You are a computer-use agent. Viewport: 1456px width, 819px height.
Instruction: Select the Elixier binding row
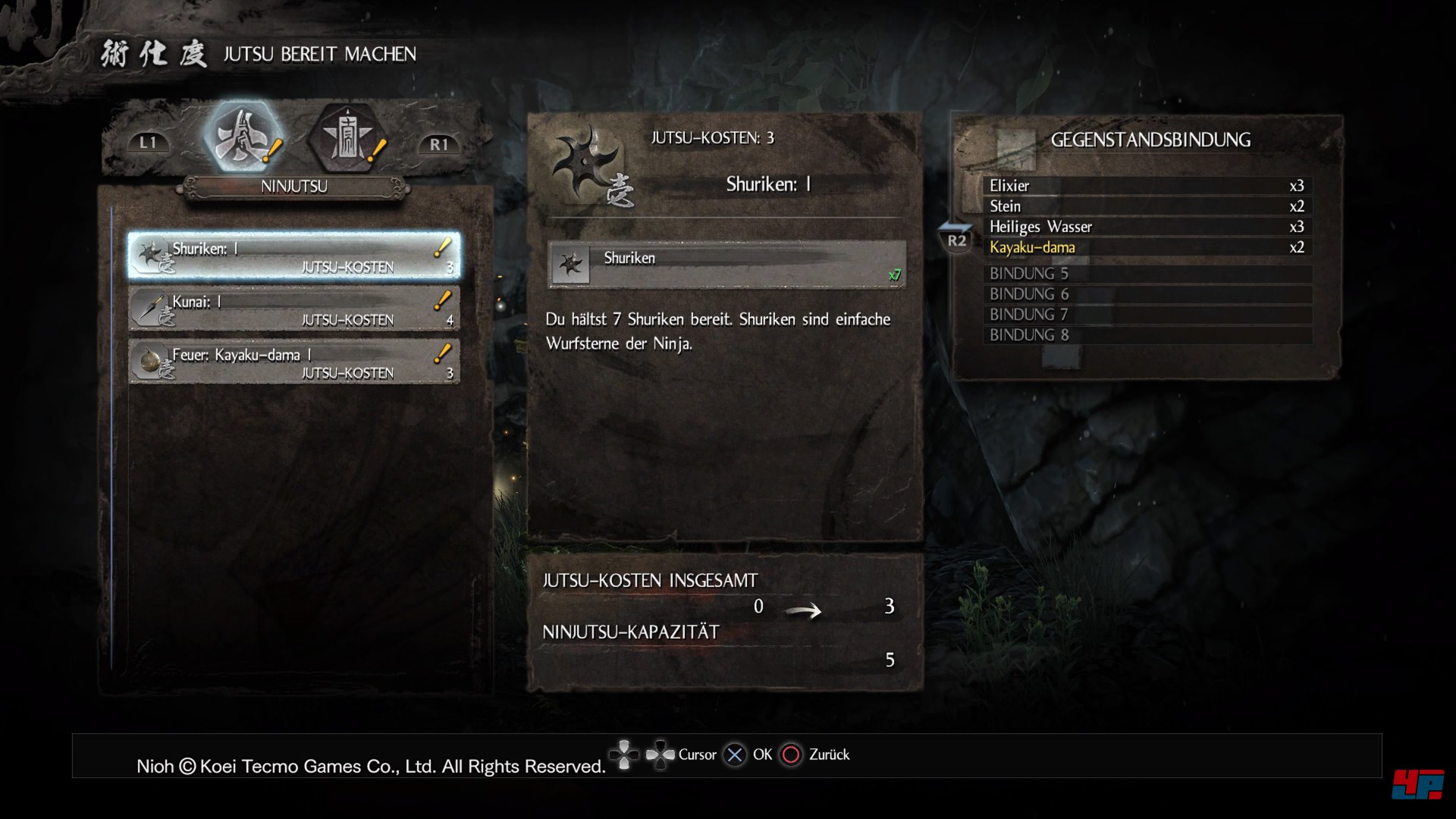(1147, 186)
